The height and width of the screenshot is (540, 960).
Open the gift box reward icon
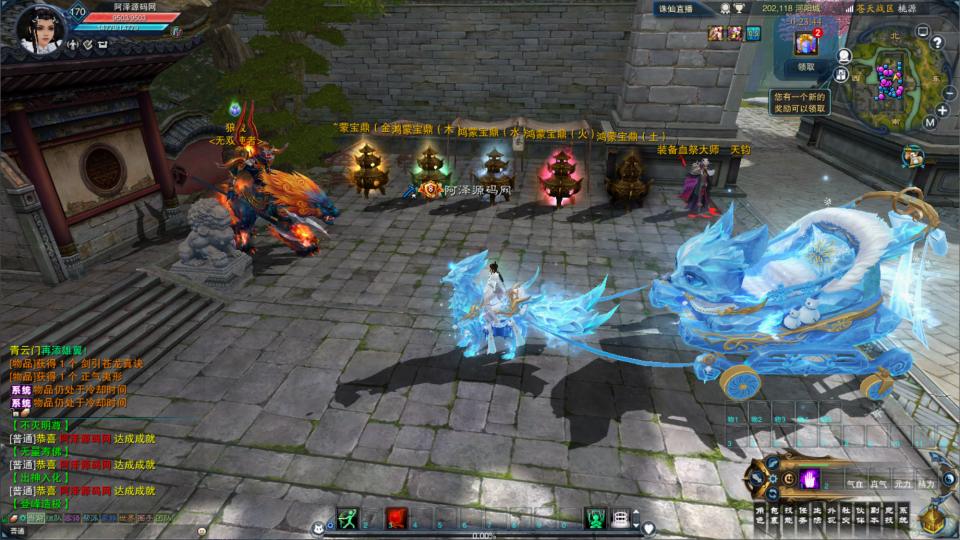click(806, 44)
